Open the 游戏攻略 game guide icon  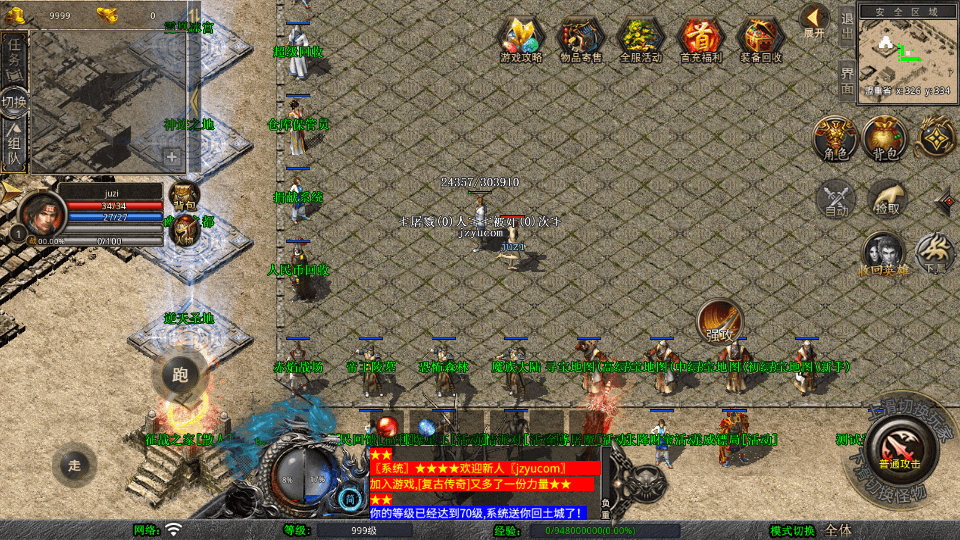[x=521, y=40]
